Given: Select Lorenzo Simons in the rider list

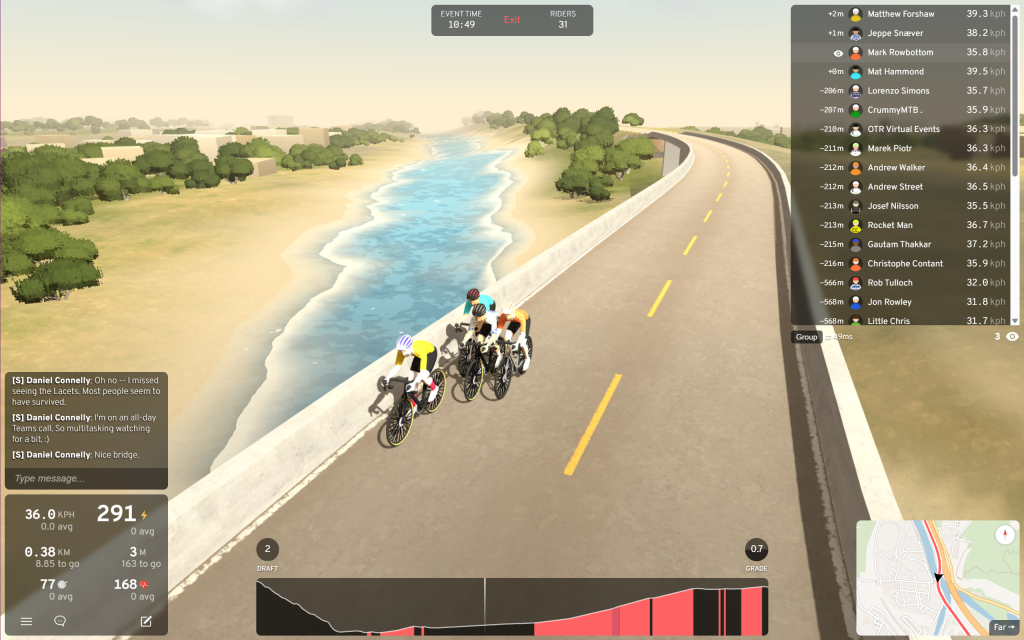Looking at the screenshot, I should click(x=900, y=91).
